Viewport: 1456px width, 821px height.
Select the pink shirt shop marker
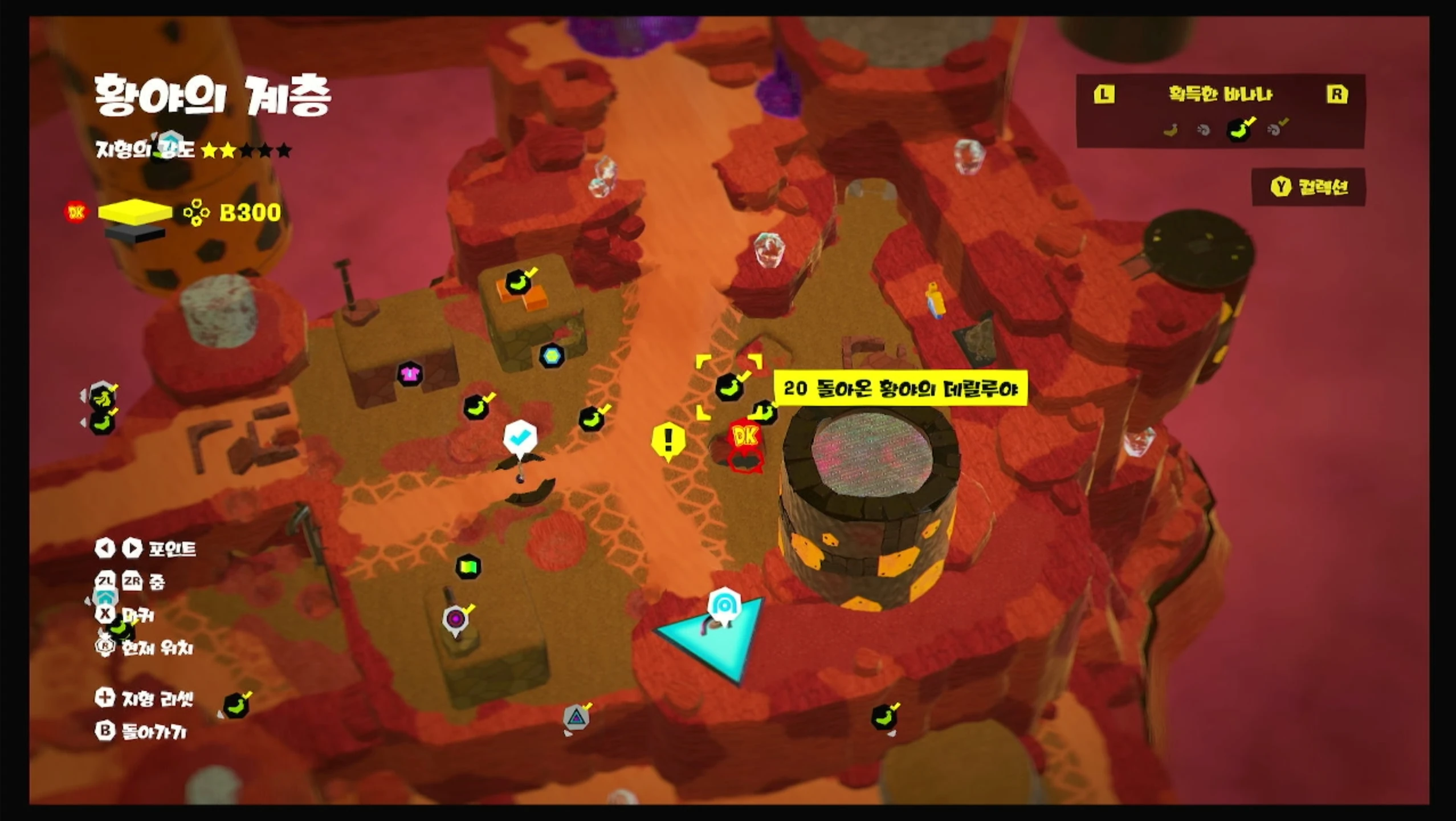pyautogui.click(x=409, y=375)
